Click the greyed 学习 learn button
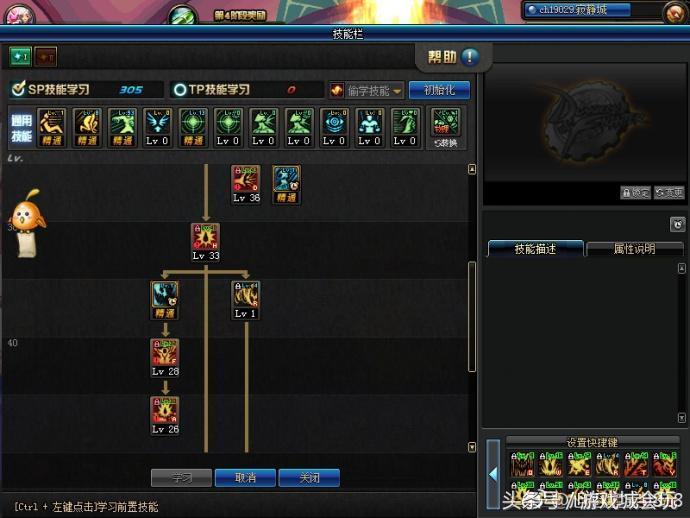Screen dimensions: 690x518 click(x=182, y=478)
